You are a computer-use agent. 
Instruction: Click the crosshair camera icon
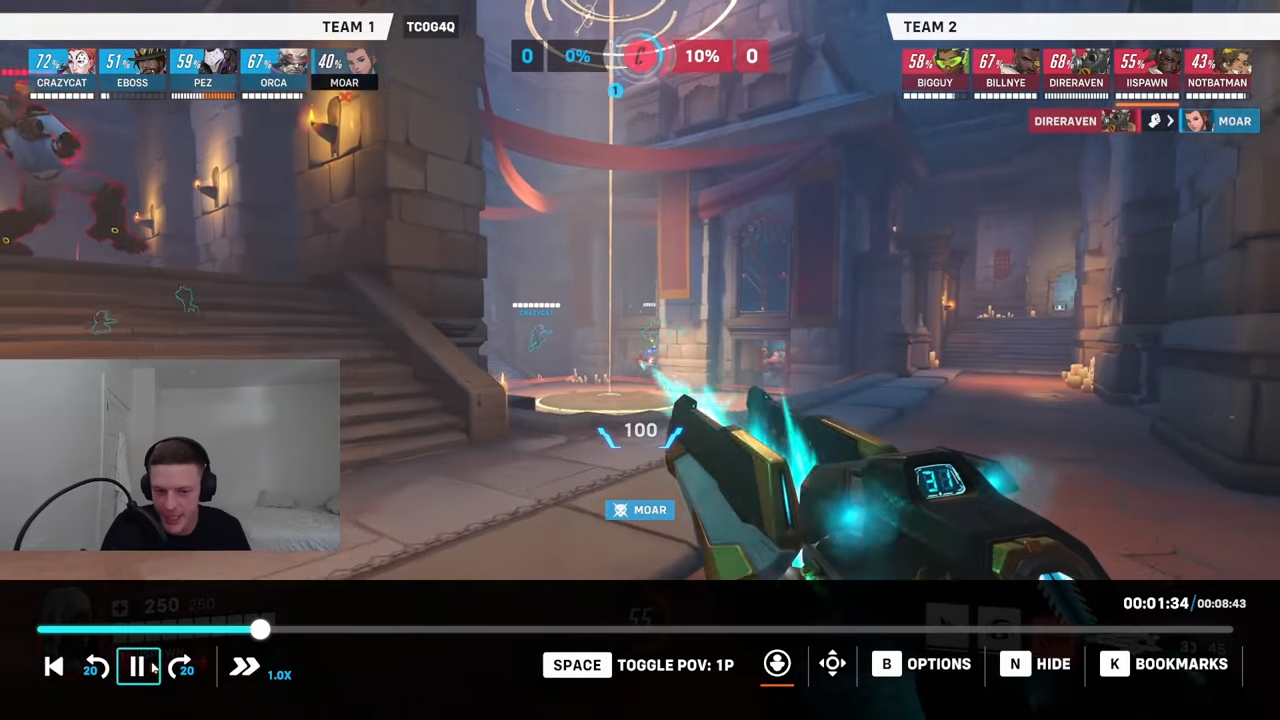832,664
